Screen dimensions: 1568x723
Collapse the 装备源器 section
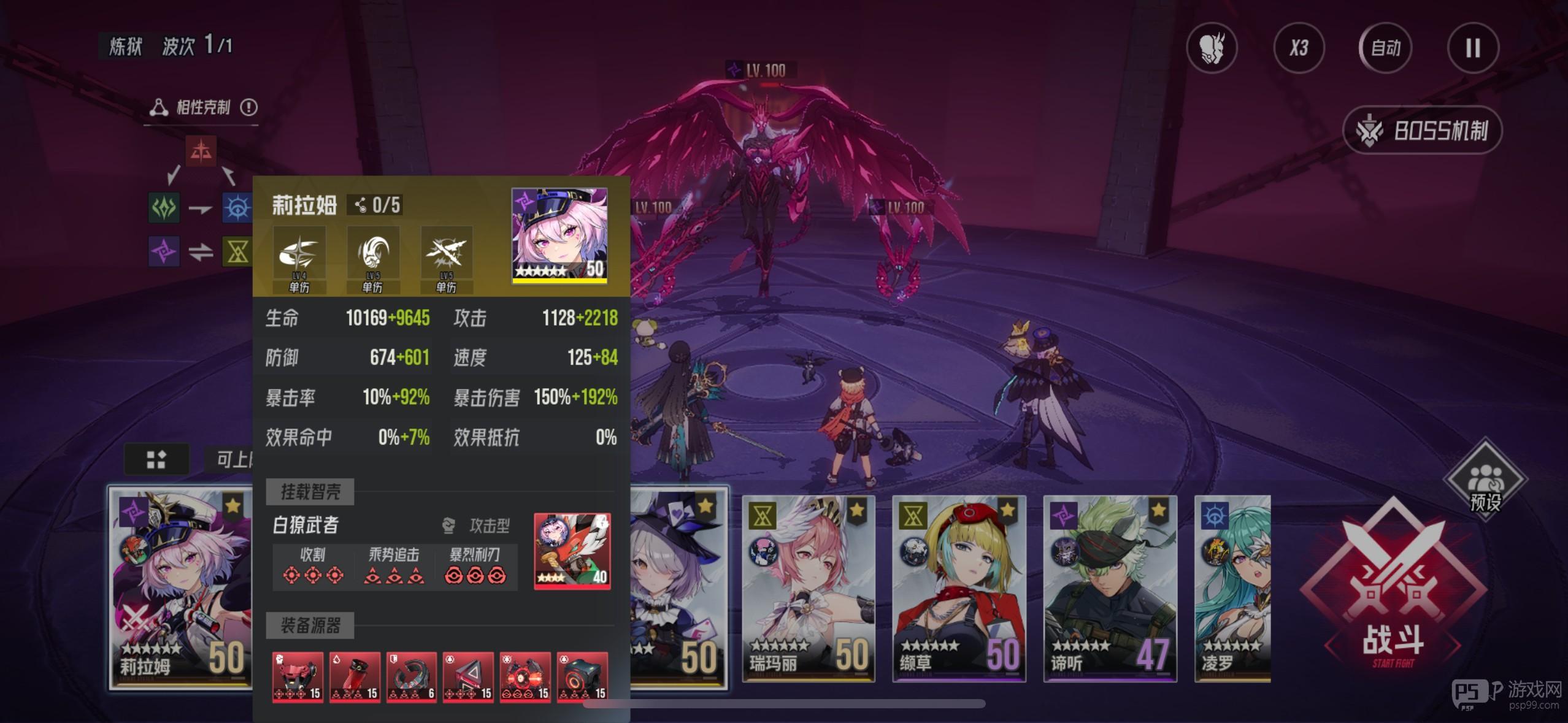coord(311,626)
